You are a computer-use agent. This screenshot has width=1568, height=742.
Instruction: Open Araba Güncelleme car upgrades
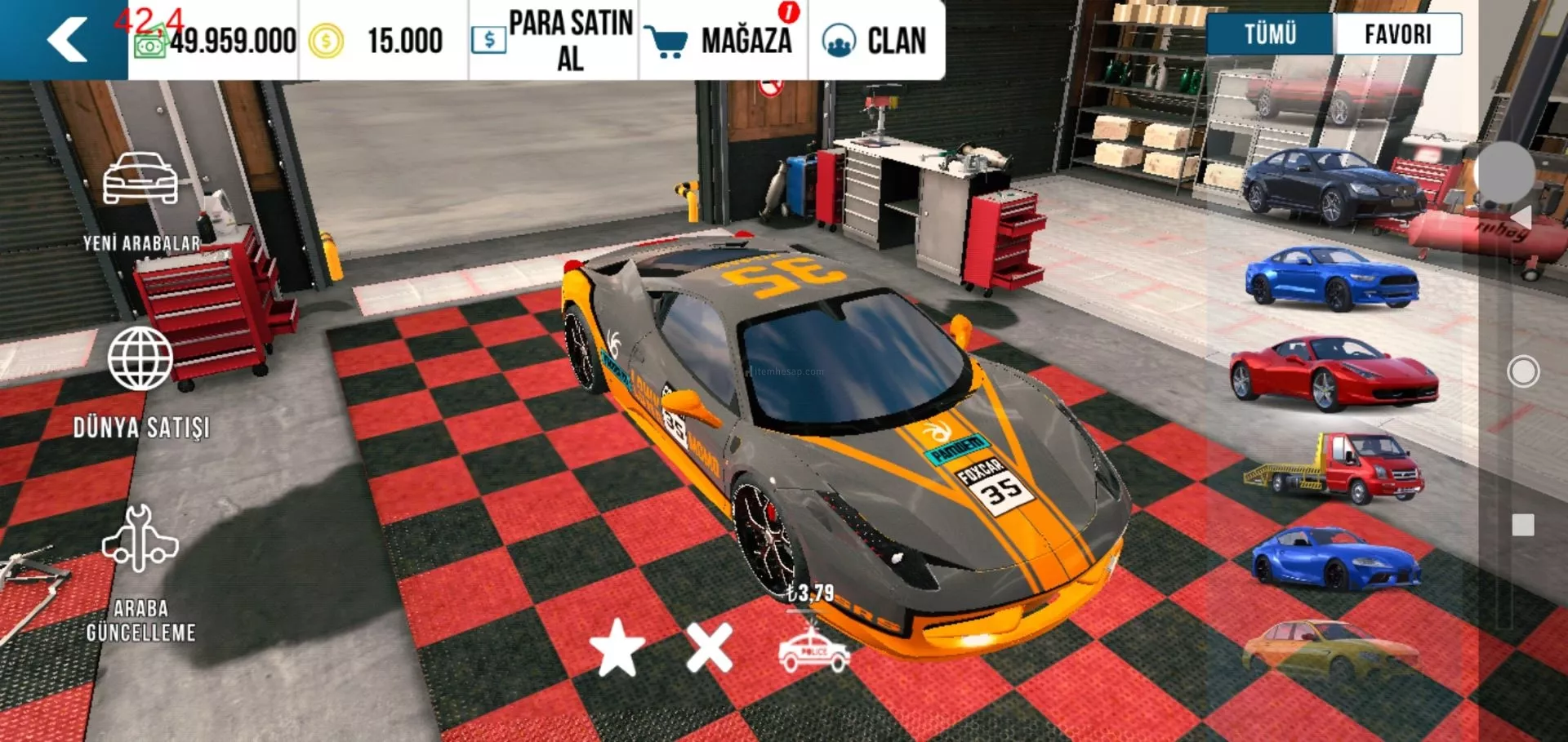coord(140,571)
